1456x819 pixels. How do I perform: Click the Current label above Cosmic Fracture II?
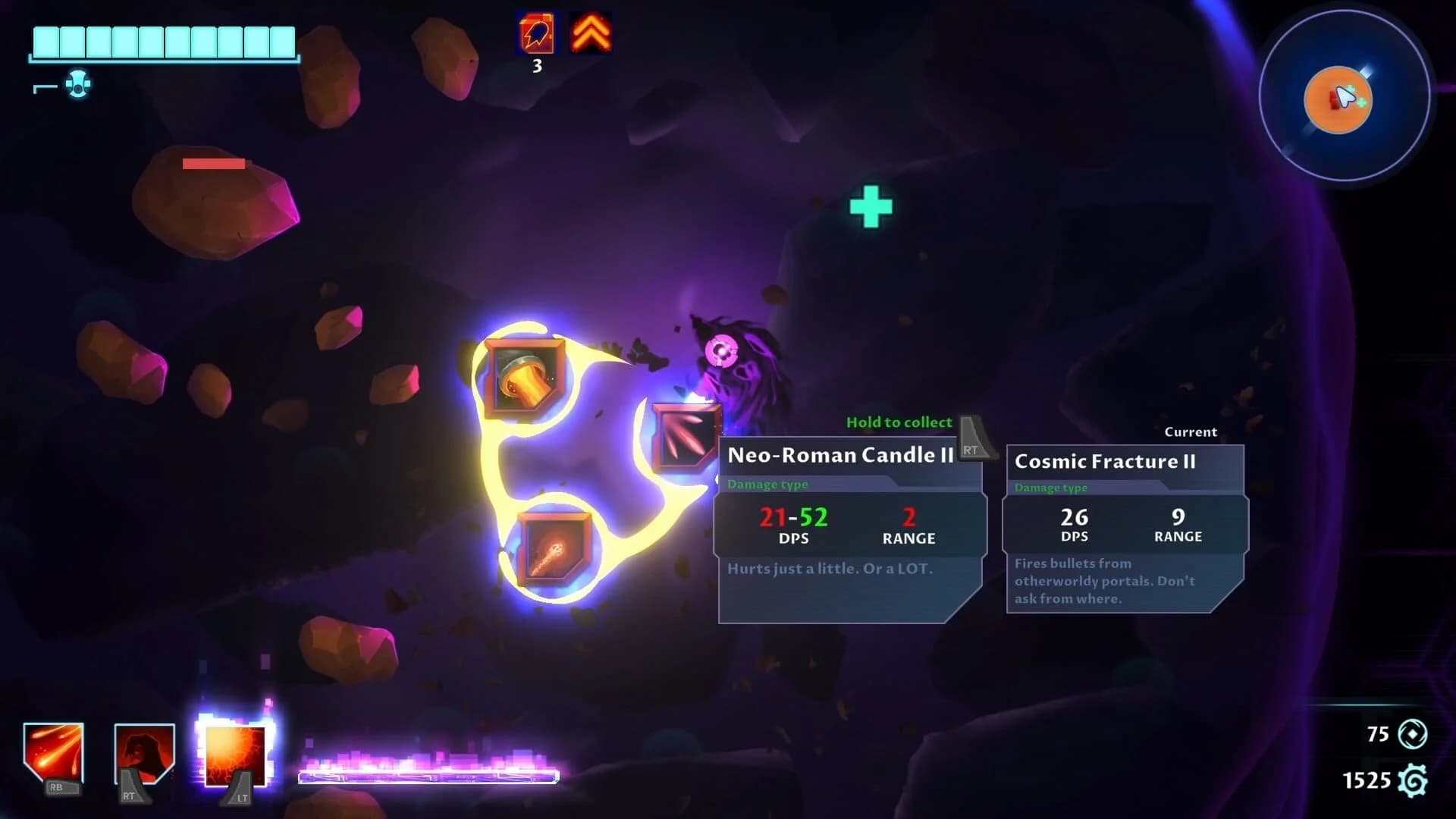[1191, 431]
